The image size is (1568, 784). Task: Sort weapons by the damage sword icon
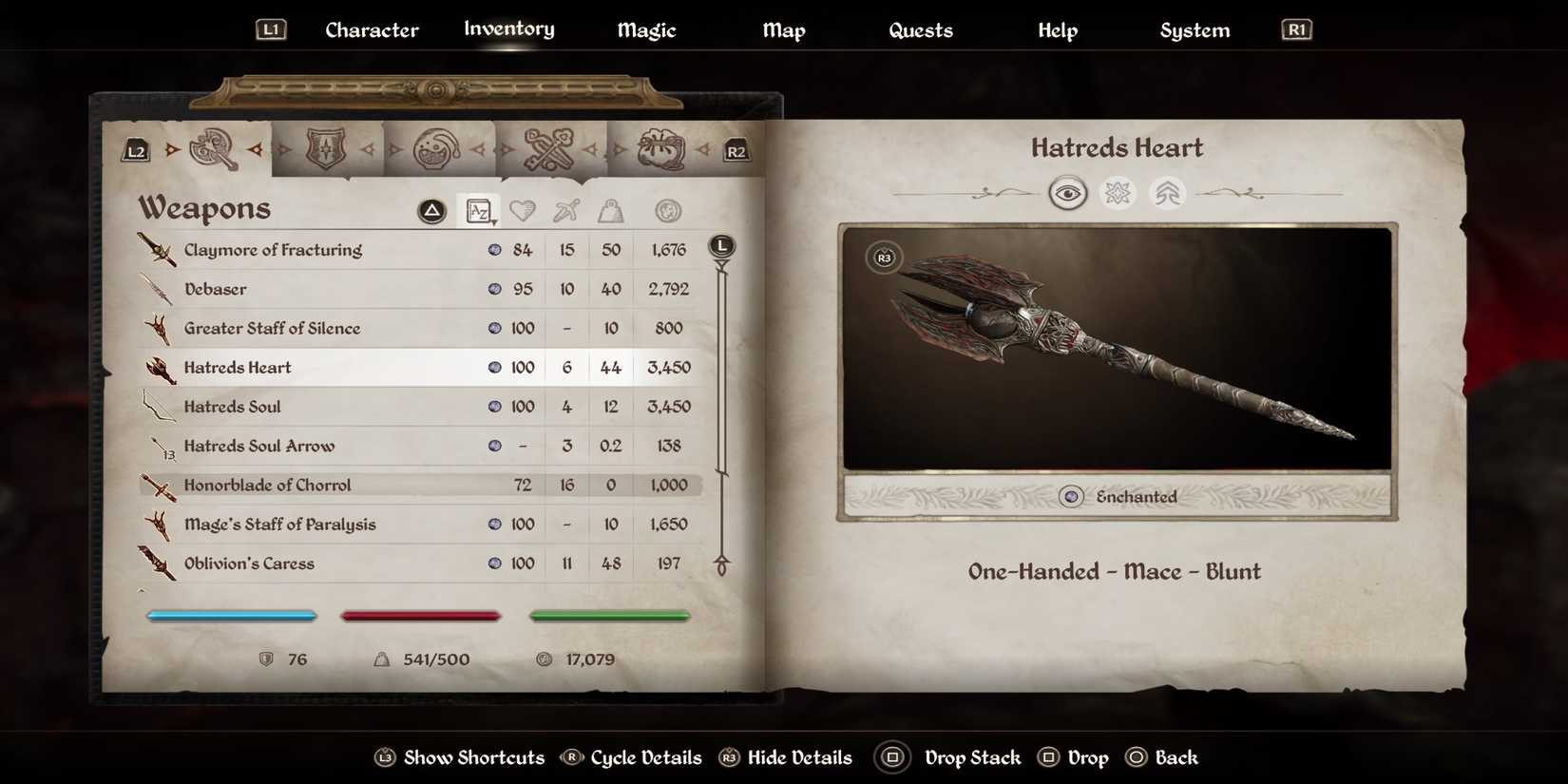(x=566, y=210)
